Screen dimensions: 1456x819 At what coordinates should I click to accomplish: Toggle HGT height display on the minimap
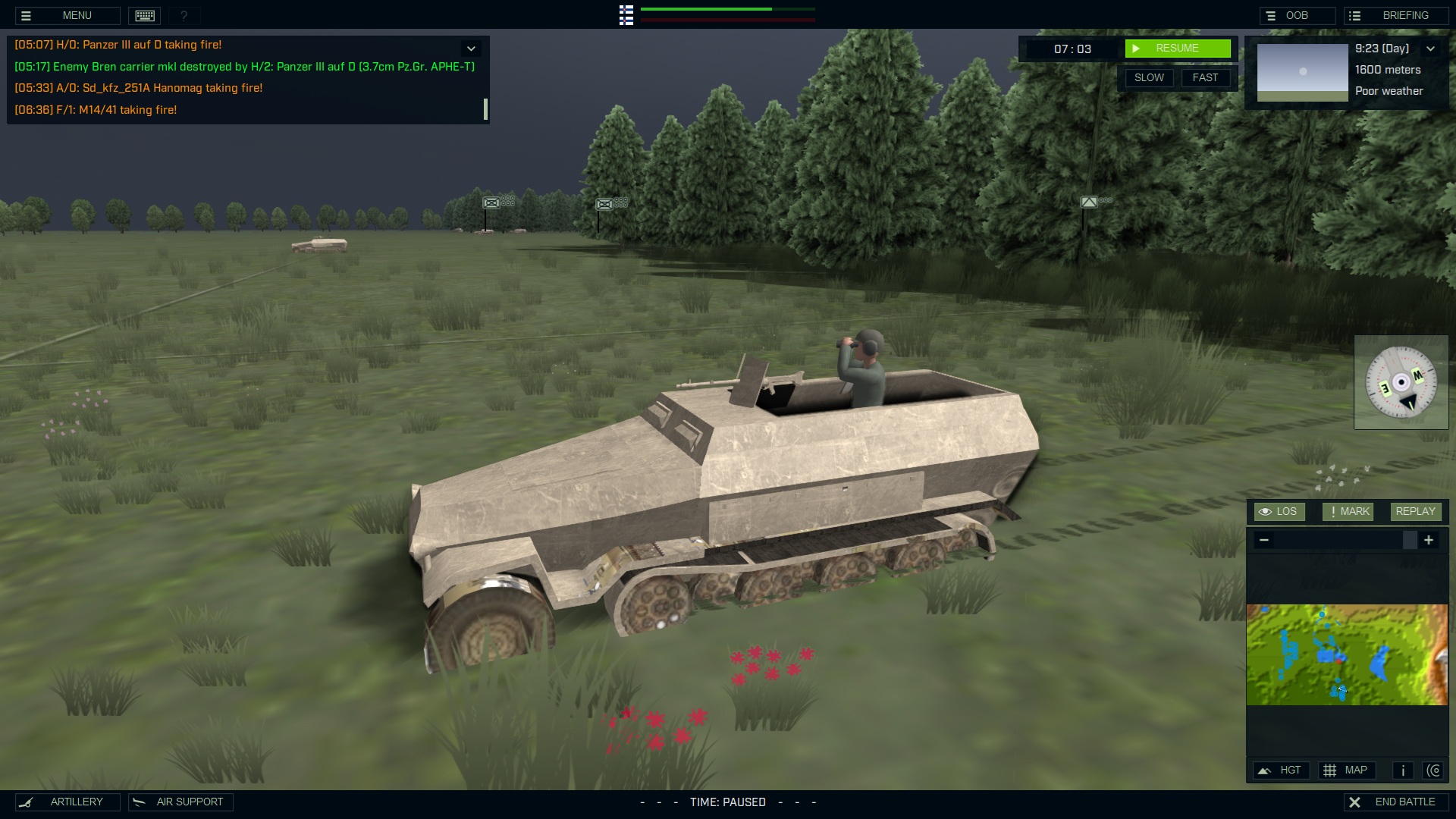pyautogui.click(x=1282, y=770)
